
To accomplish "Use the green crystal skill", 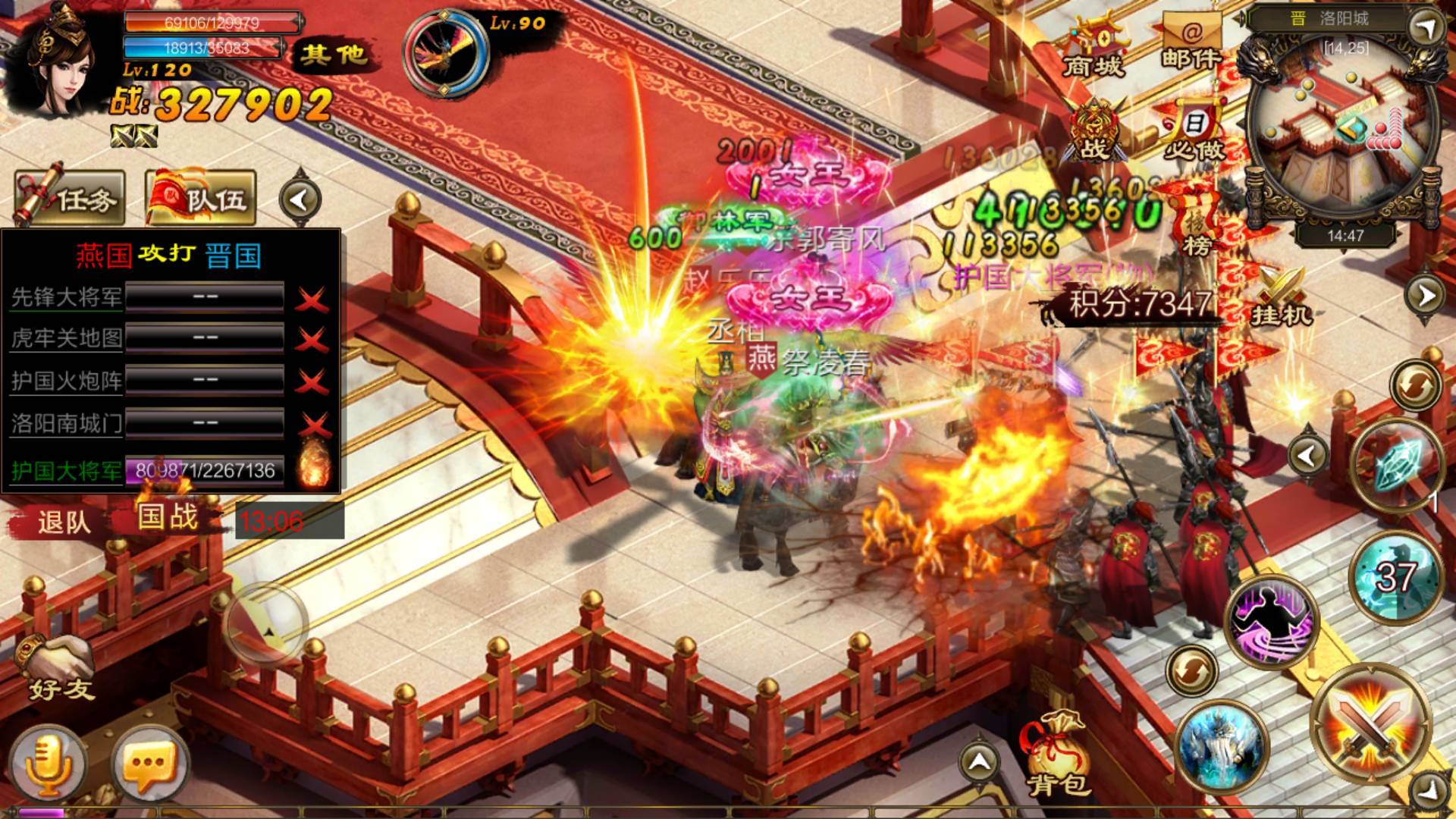I will click(1397, 463).
